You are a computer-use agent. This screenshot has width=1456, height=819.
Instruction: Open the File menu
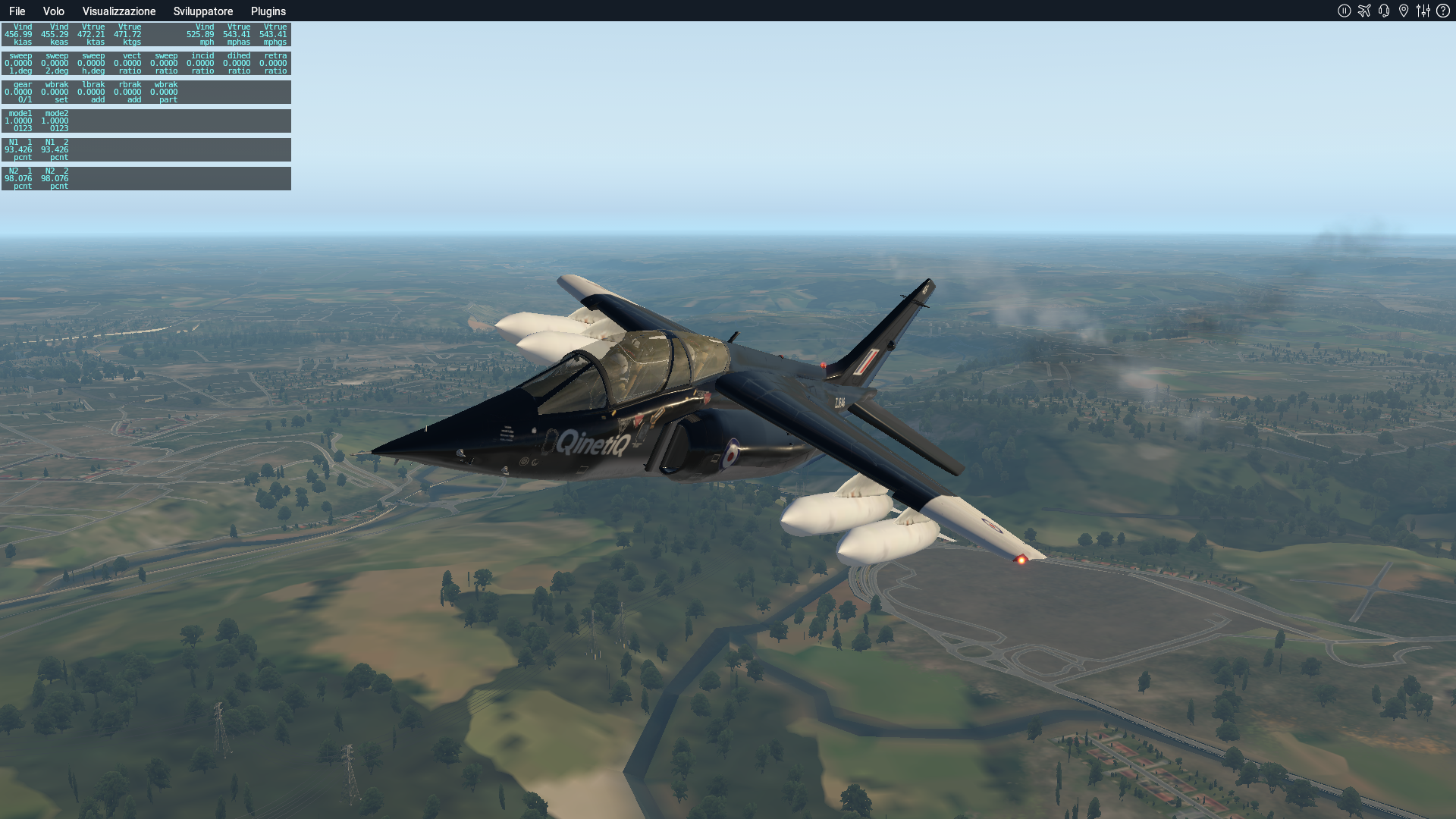pyautogui.click(x=17, y=11)
